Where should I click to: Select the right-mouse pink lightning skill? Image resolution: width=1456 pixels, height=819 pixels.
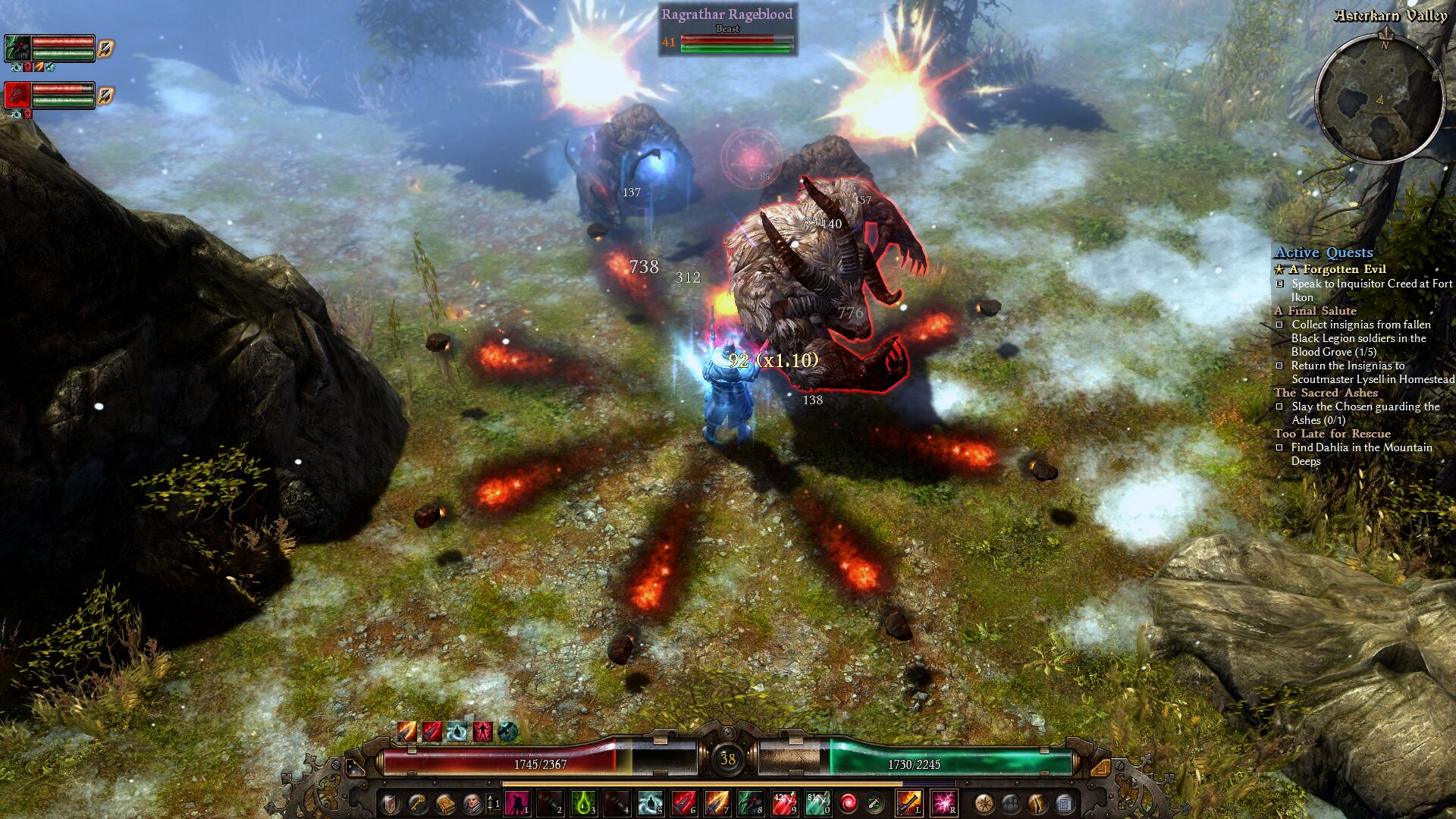coord(943,803)
